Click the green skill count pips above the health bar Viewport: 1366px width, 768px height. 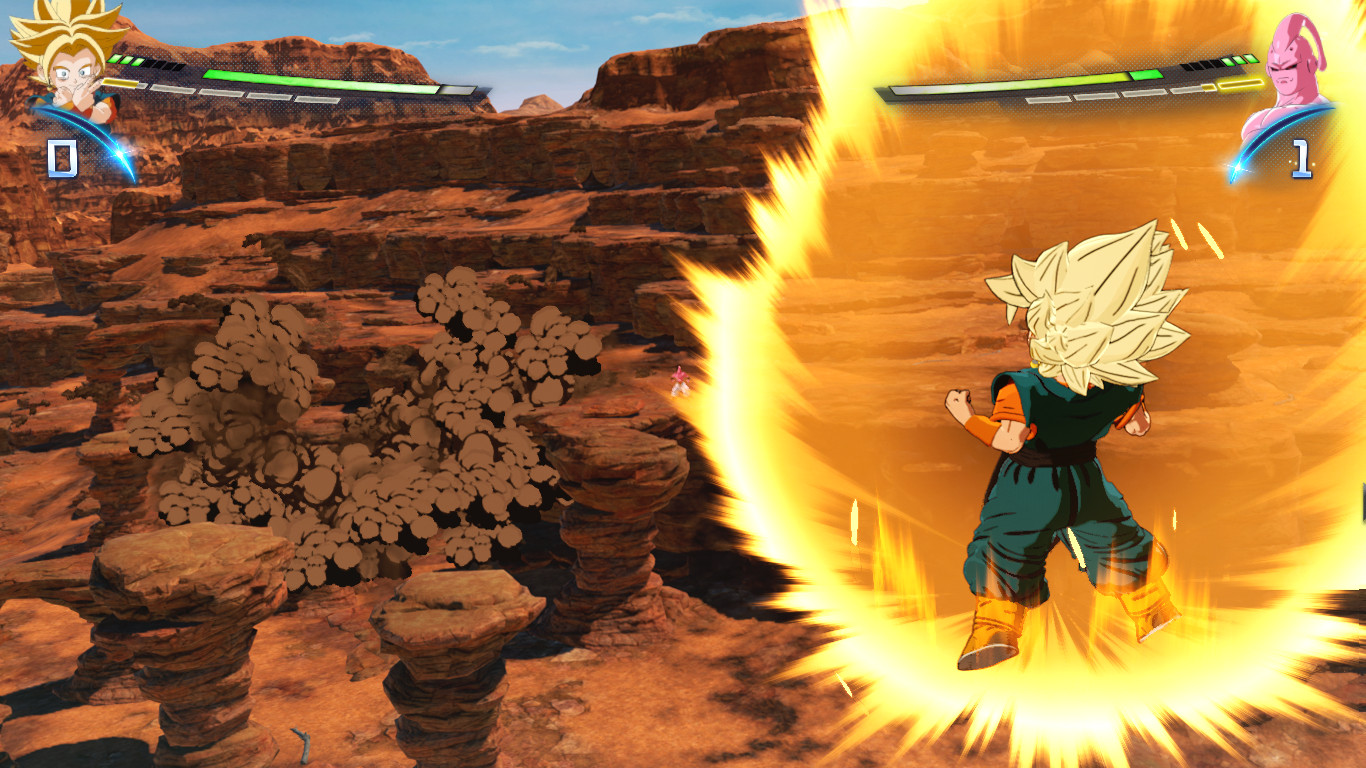(126, 60)
